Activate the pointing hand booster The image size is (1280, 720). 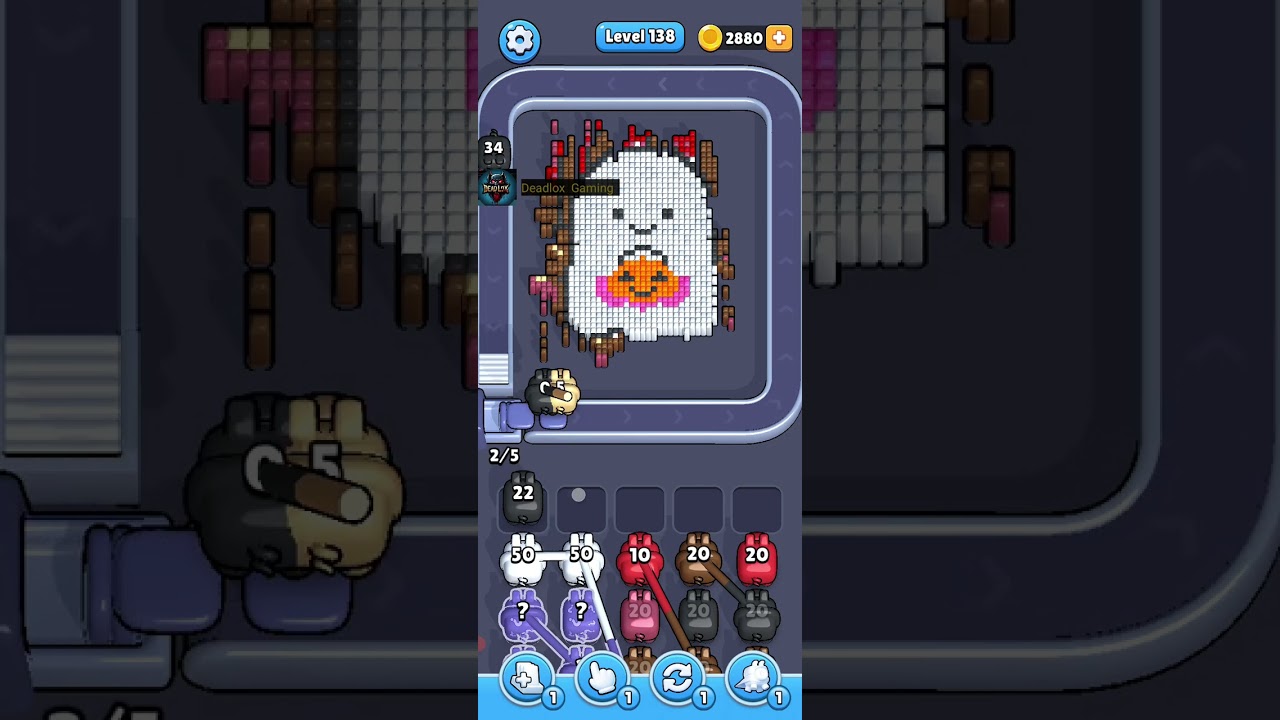pos(601,679)
